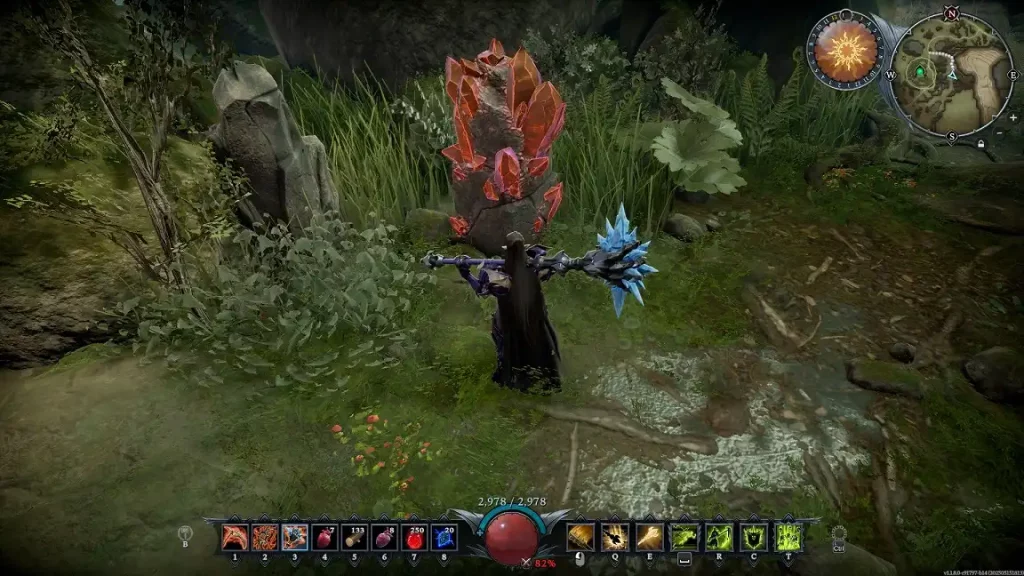This screenshot has height=576, width=1024.
Task: Toggle the minimap rotation lock icon
Action: coord(980,143)
